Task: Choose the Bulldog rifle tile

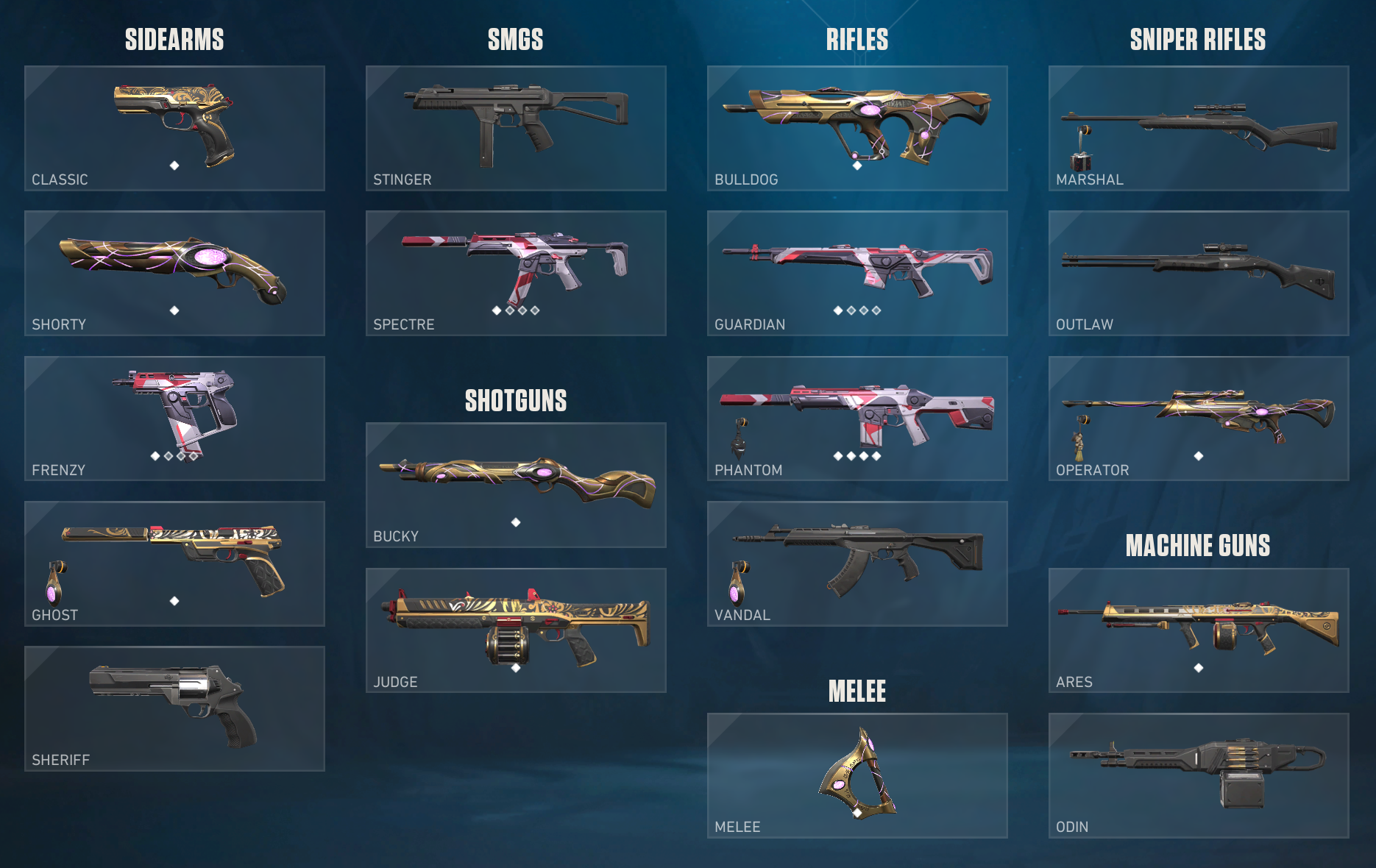Action: tap(857, 128)
